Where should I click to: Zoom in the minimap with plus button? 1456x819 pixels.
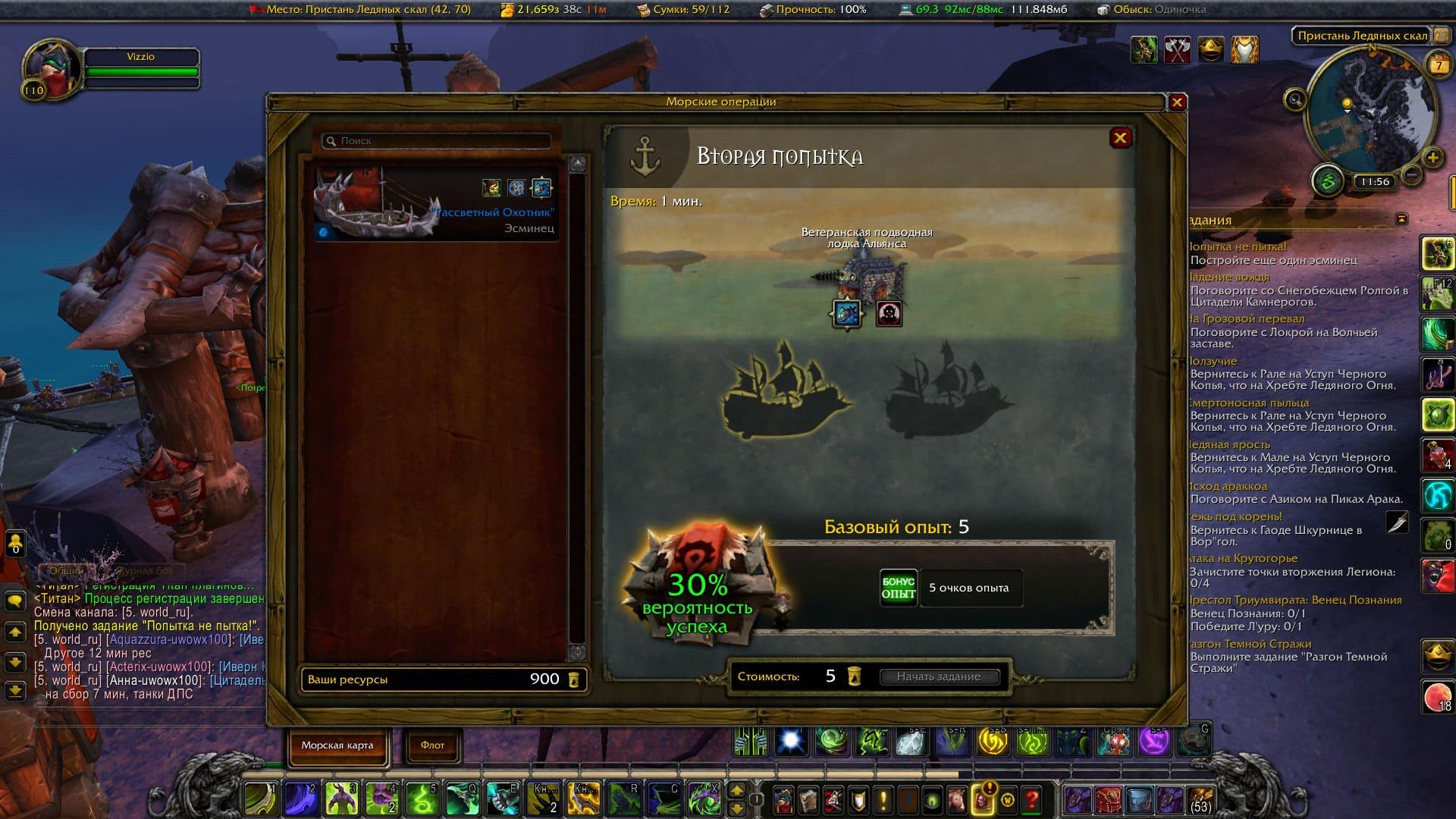click(1432, 158)
